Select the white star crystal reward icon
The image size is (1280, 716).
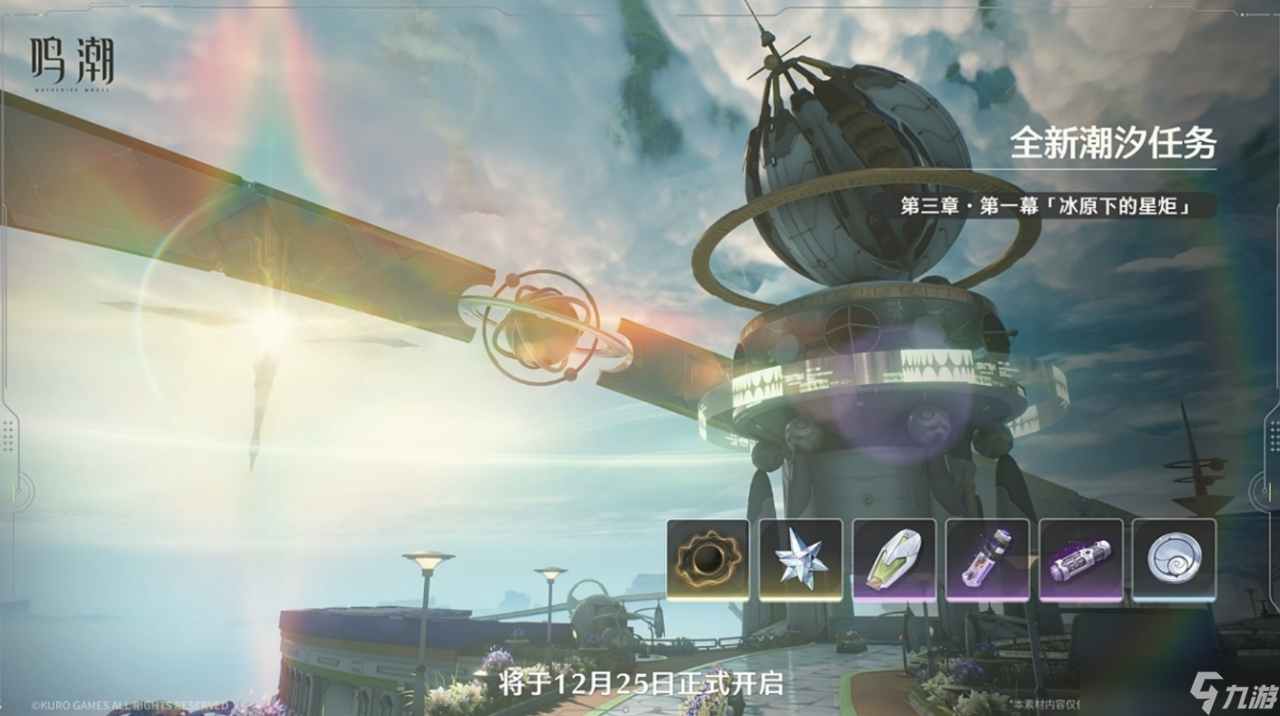[x=800, y=560]
